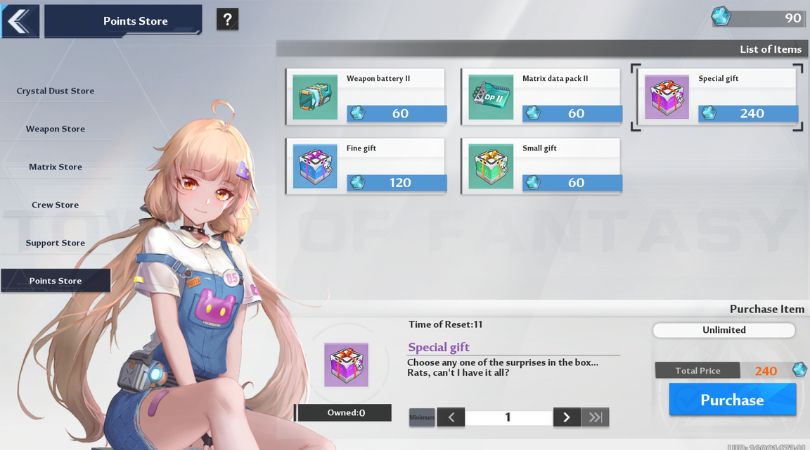Pick the Fine gift item
This screenshot has width=810, height=450.
tap(366, 166)
